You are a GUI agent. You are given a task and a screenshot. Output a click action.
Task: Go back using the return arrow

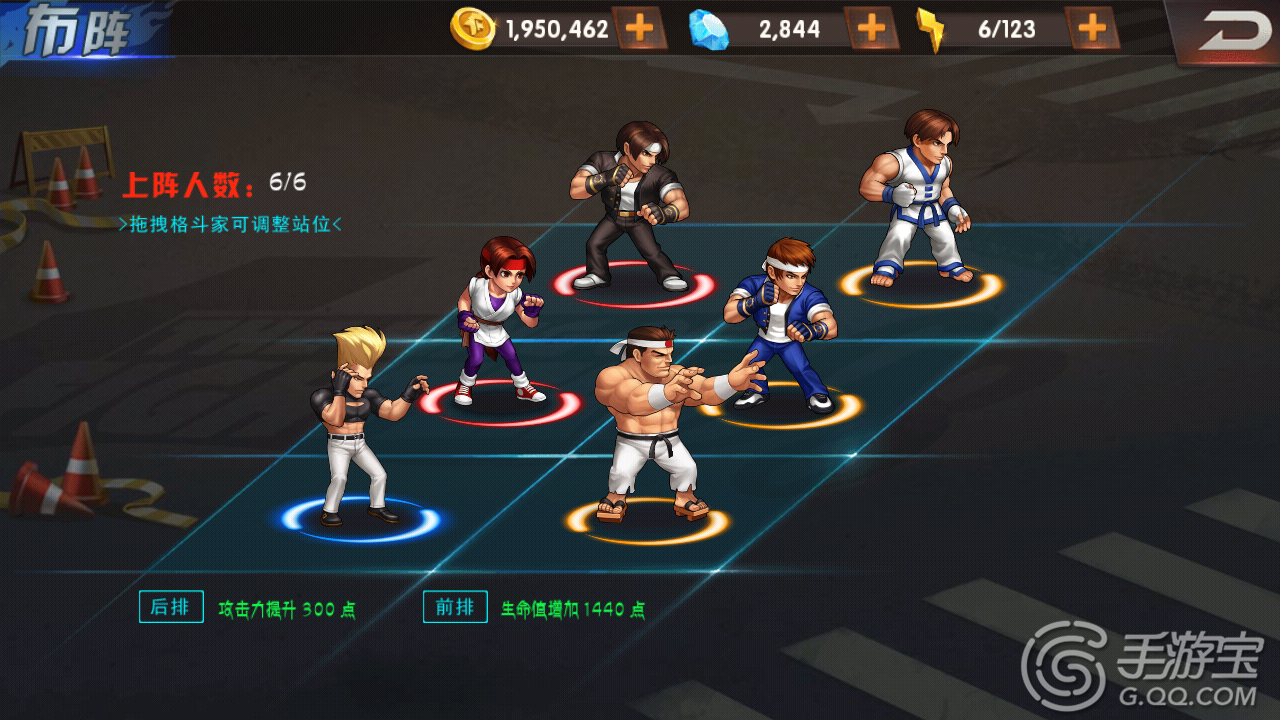click(1230, 32)
